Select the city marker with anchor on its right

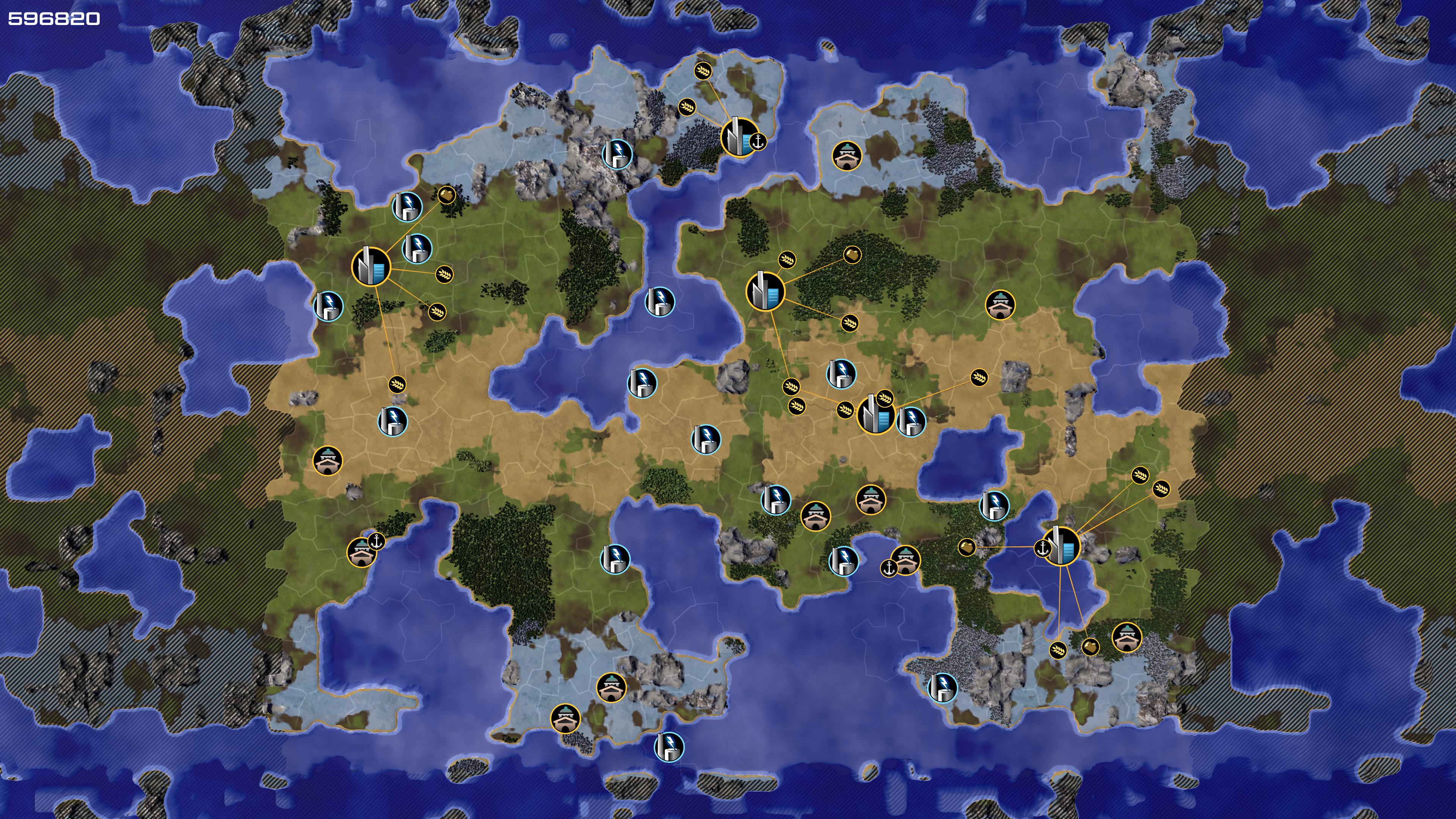[737, 137]
